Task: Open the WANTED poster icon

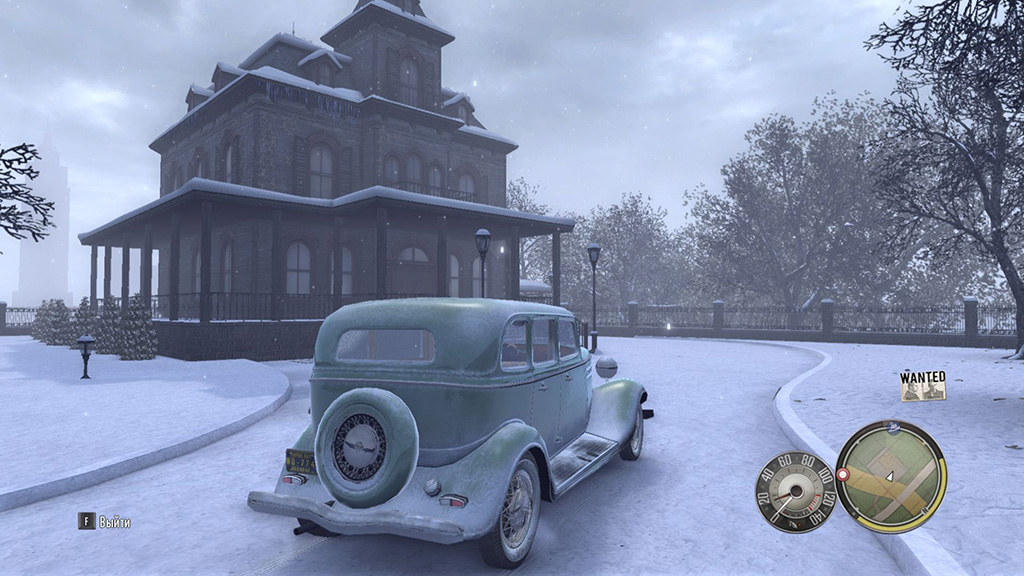Action: pos(922,386)
